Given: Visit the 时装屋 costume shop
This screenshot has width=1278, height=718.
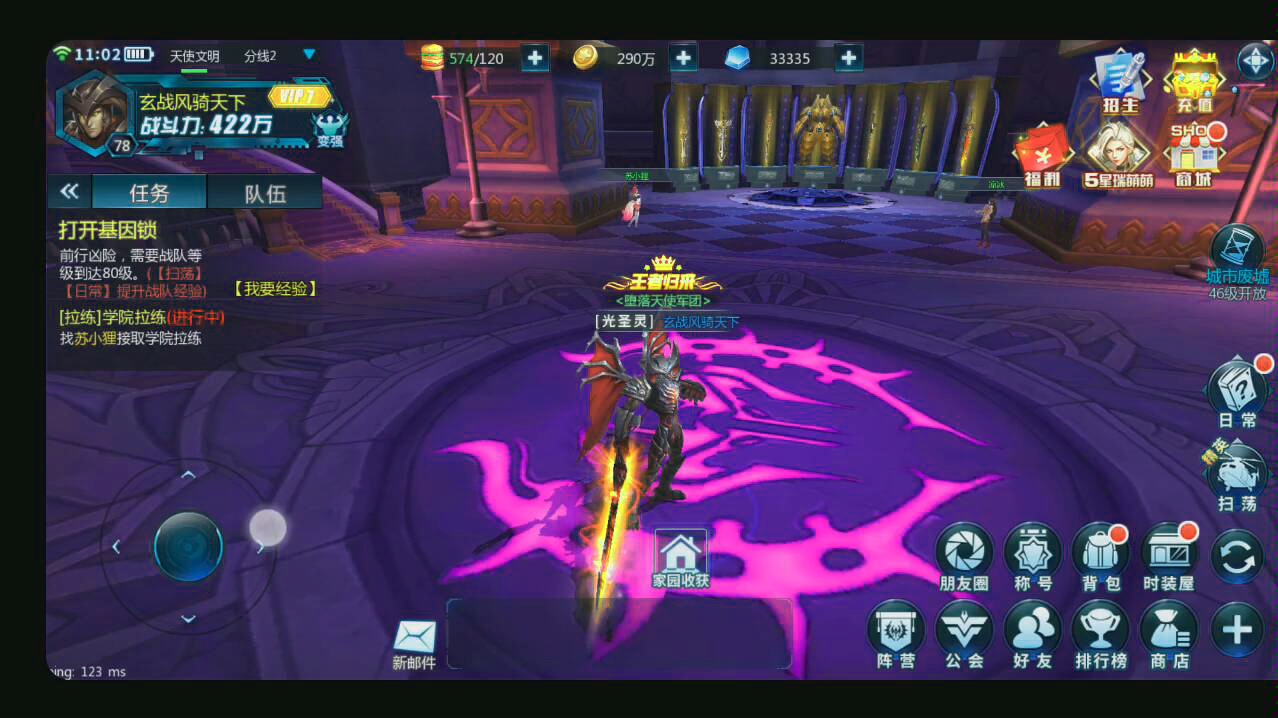Looking at the screenshot, I should [1168, 555].
